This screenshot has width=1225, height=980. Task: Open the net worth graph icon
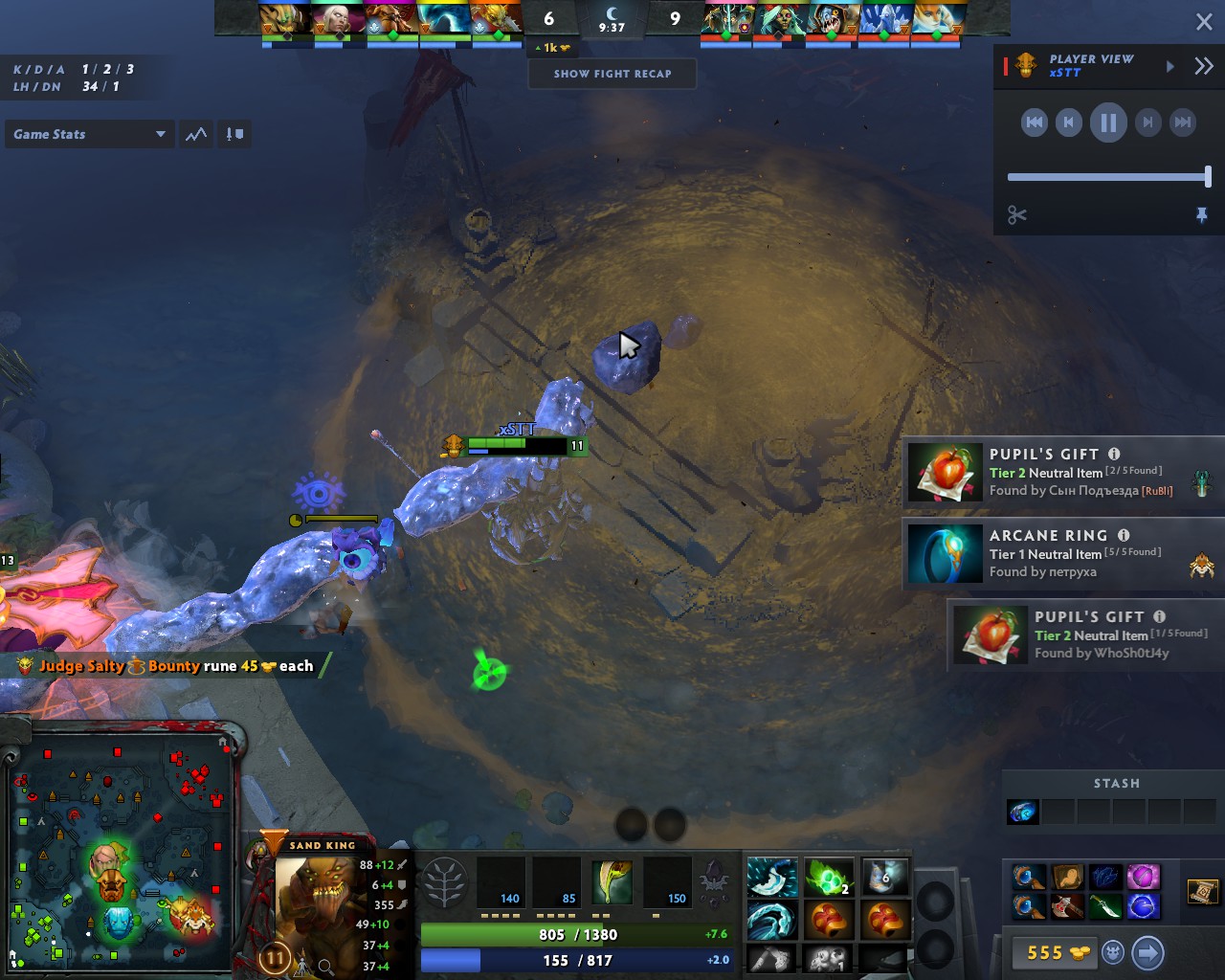click(195, 134)
